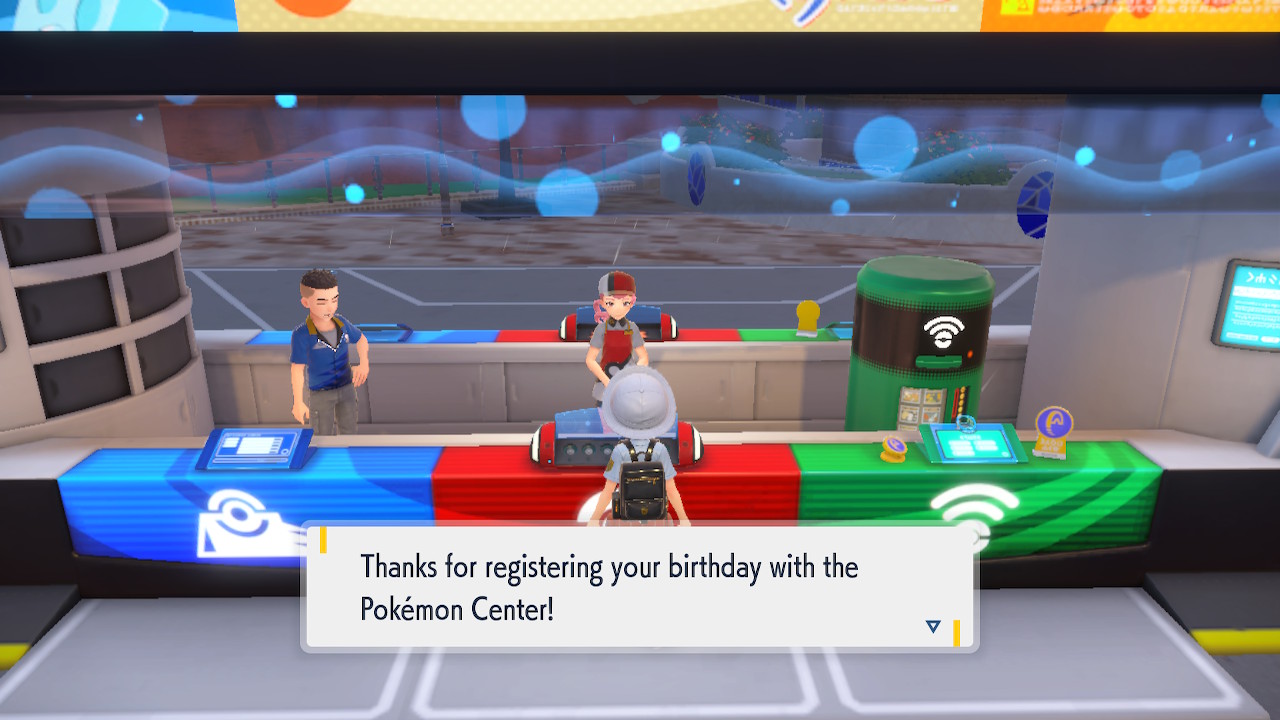Click the yellow League Points medallion sign

pyautogui.click(x=1053, y=432)
